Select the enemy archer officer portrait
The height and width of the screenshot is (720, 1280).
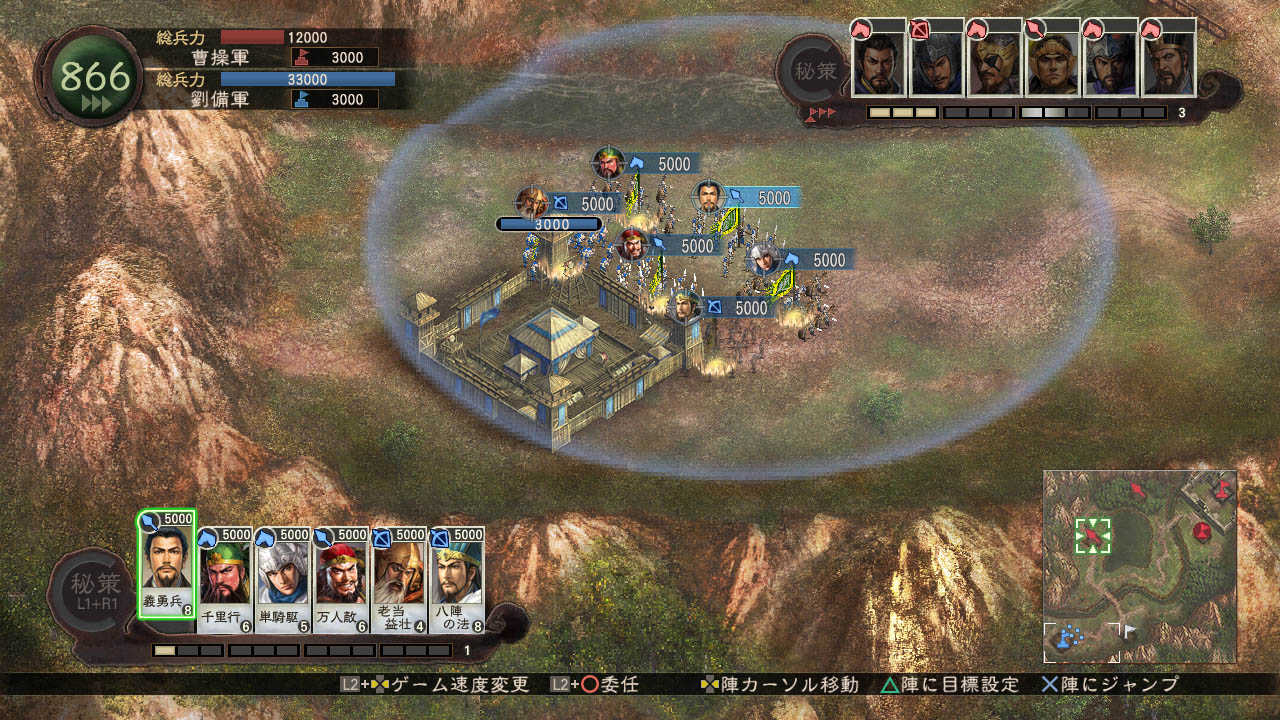click(x=936, y=64)
